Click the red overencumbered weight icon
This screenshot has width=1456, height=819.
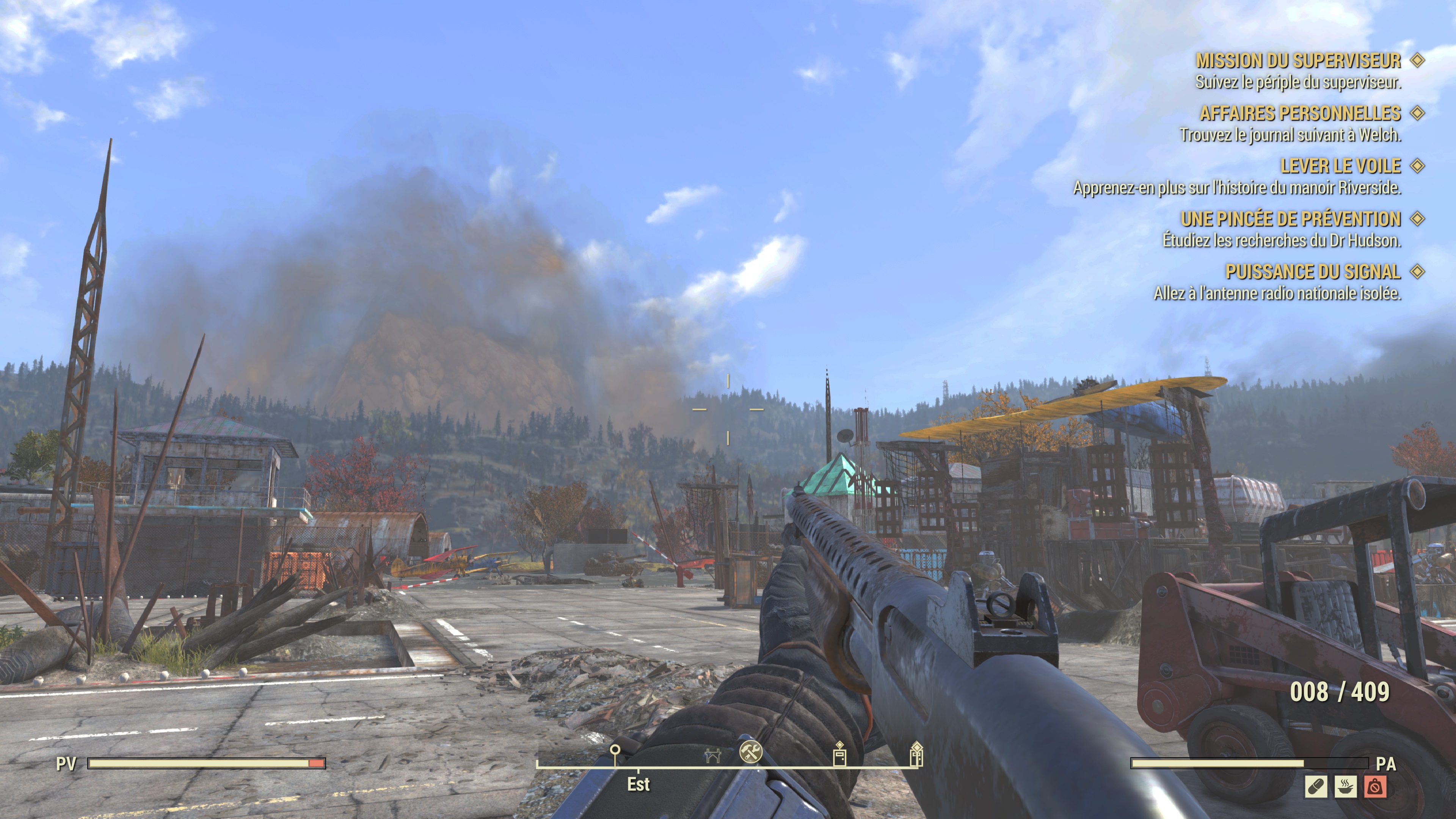1374,787
